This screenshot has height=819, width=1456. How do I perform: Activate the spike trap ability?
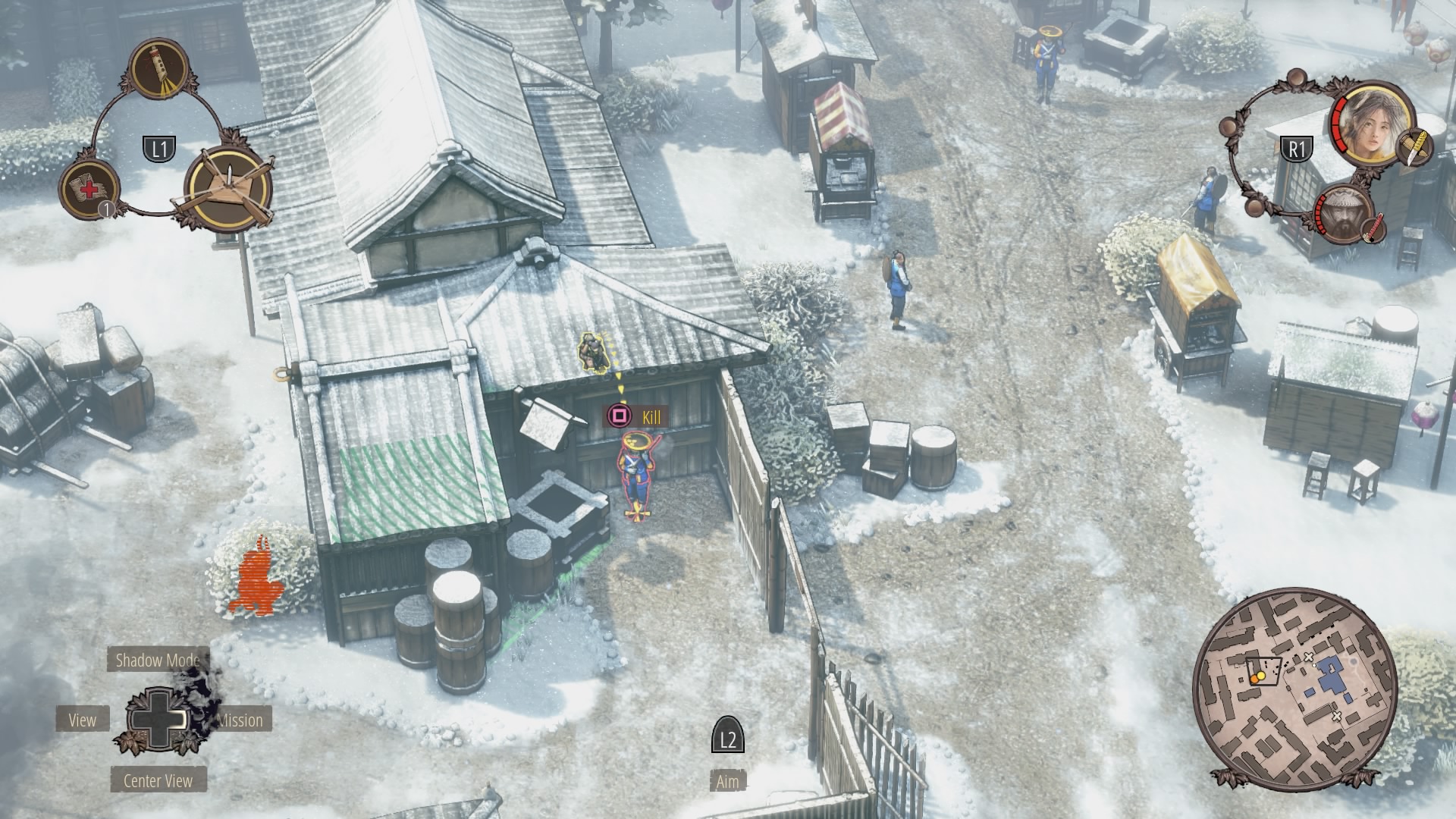pos(228,186)
